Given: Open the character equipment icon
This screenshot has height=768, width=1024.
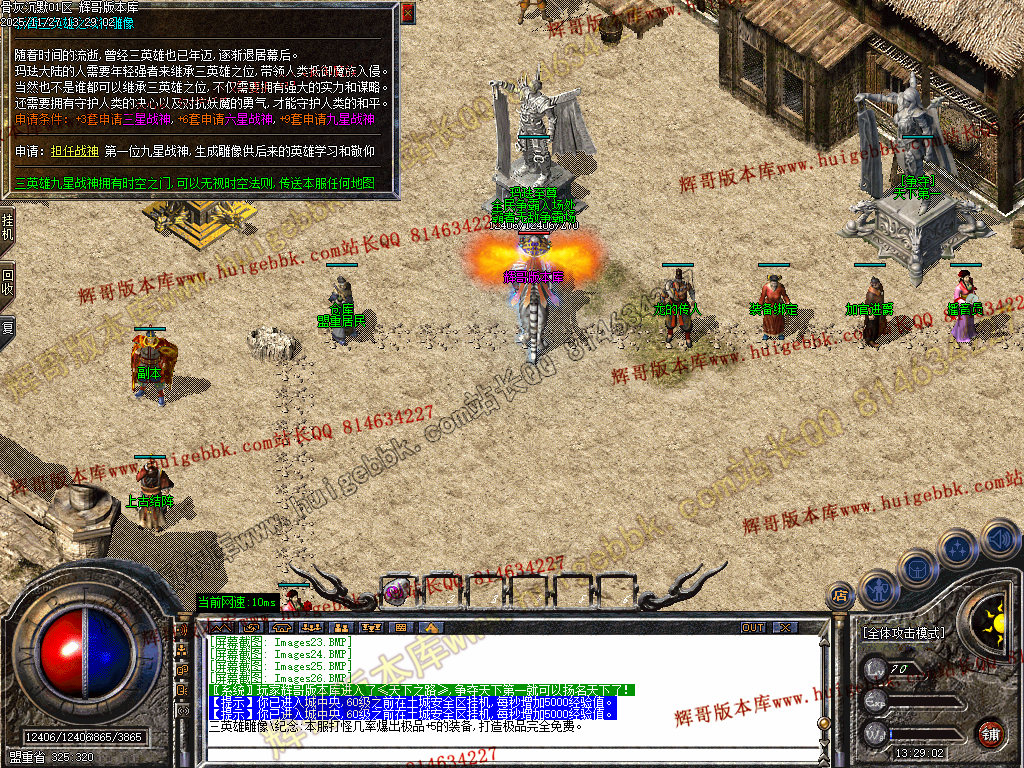Looking at the screenshot, I should [x=879, y=590].
